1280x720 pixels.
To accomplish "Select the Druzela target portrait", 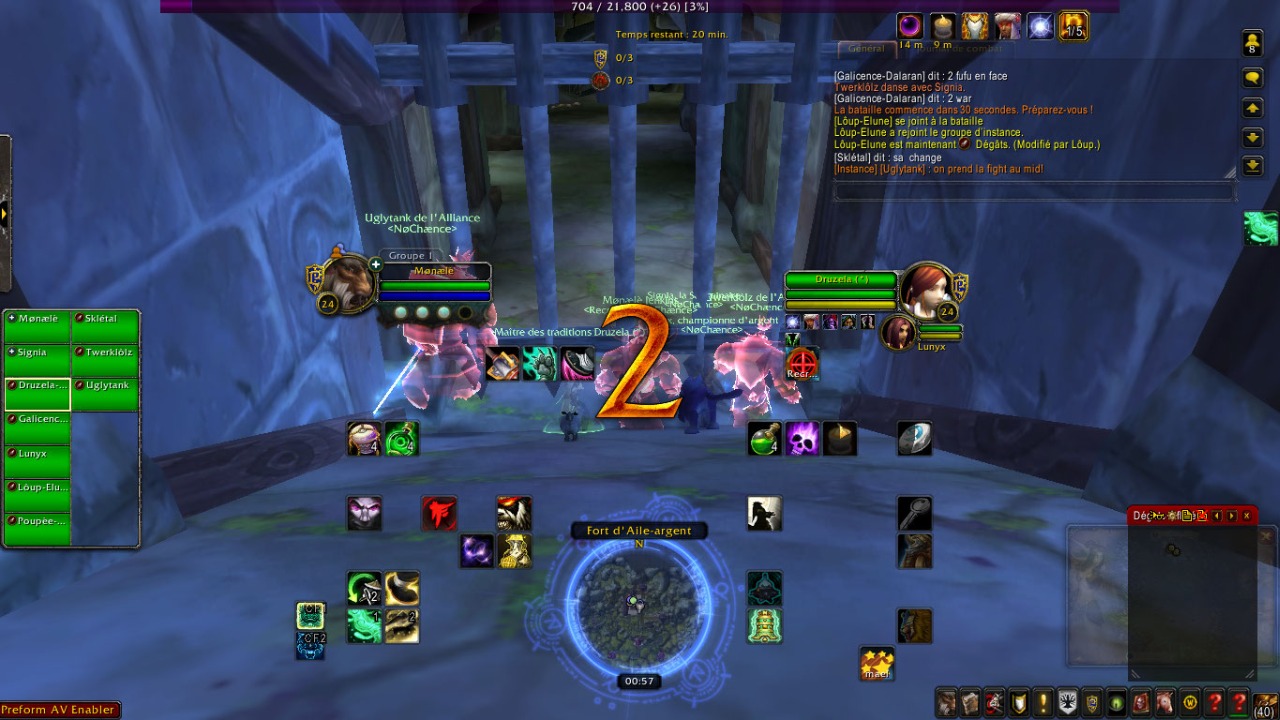I will pyautogui.click(x=922, y=290).
